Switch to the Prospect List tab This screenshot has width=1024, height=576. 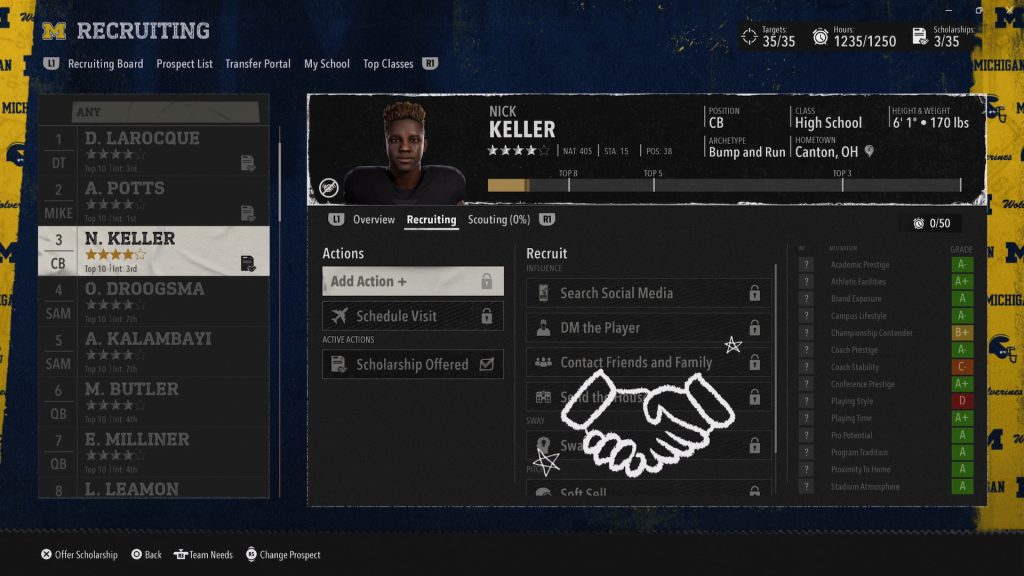pyautogui.click(x=184, y=64)
